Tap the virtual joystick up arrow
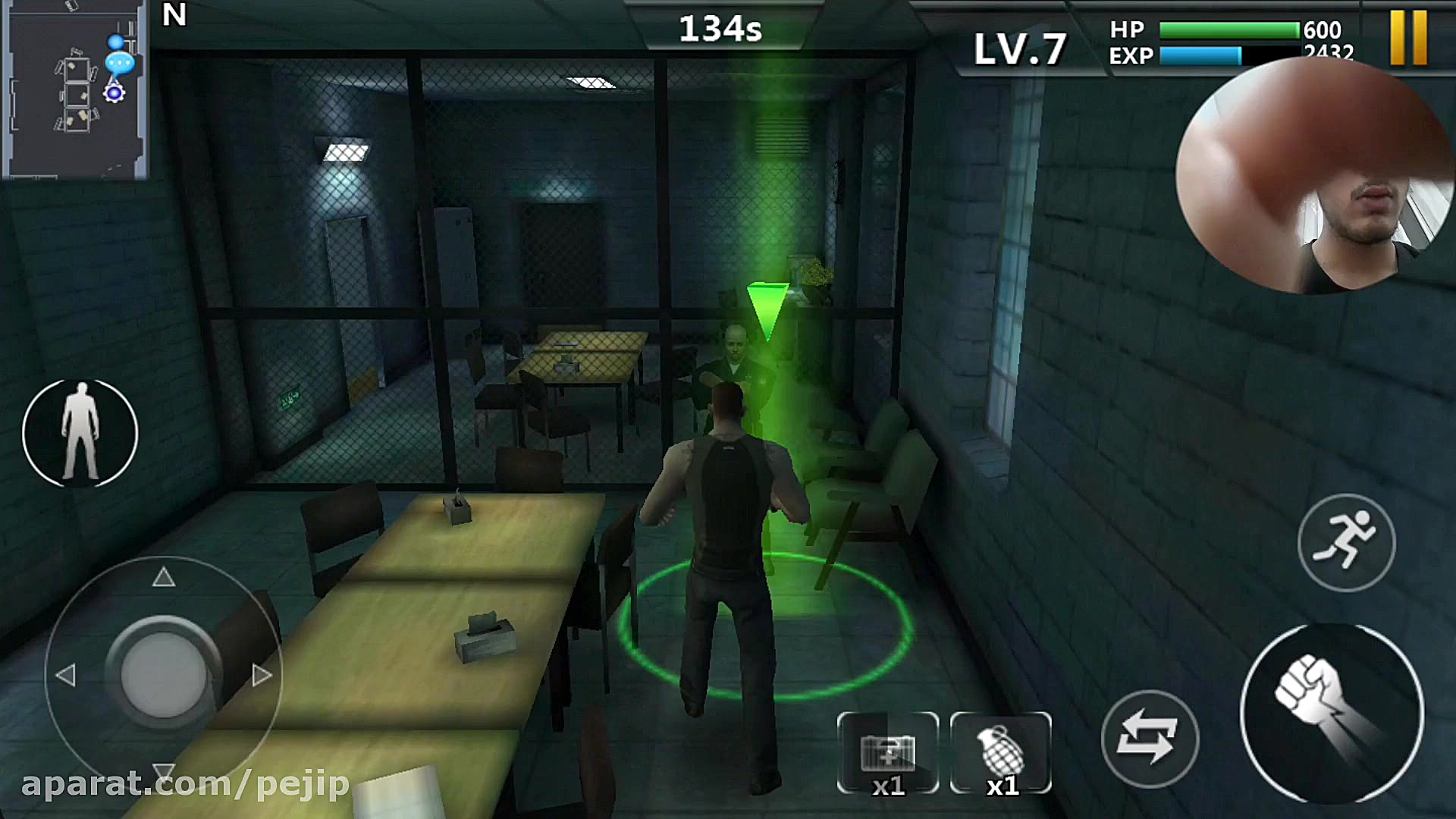The height and width of the screenshot is (819, 1456). click(164, 579)
